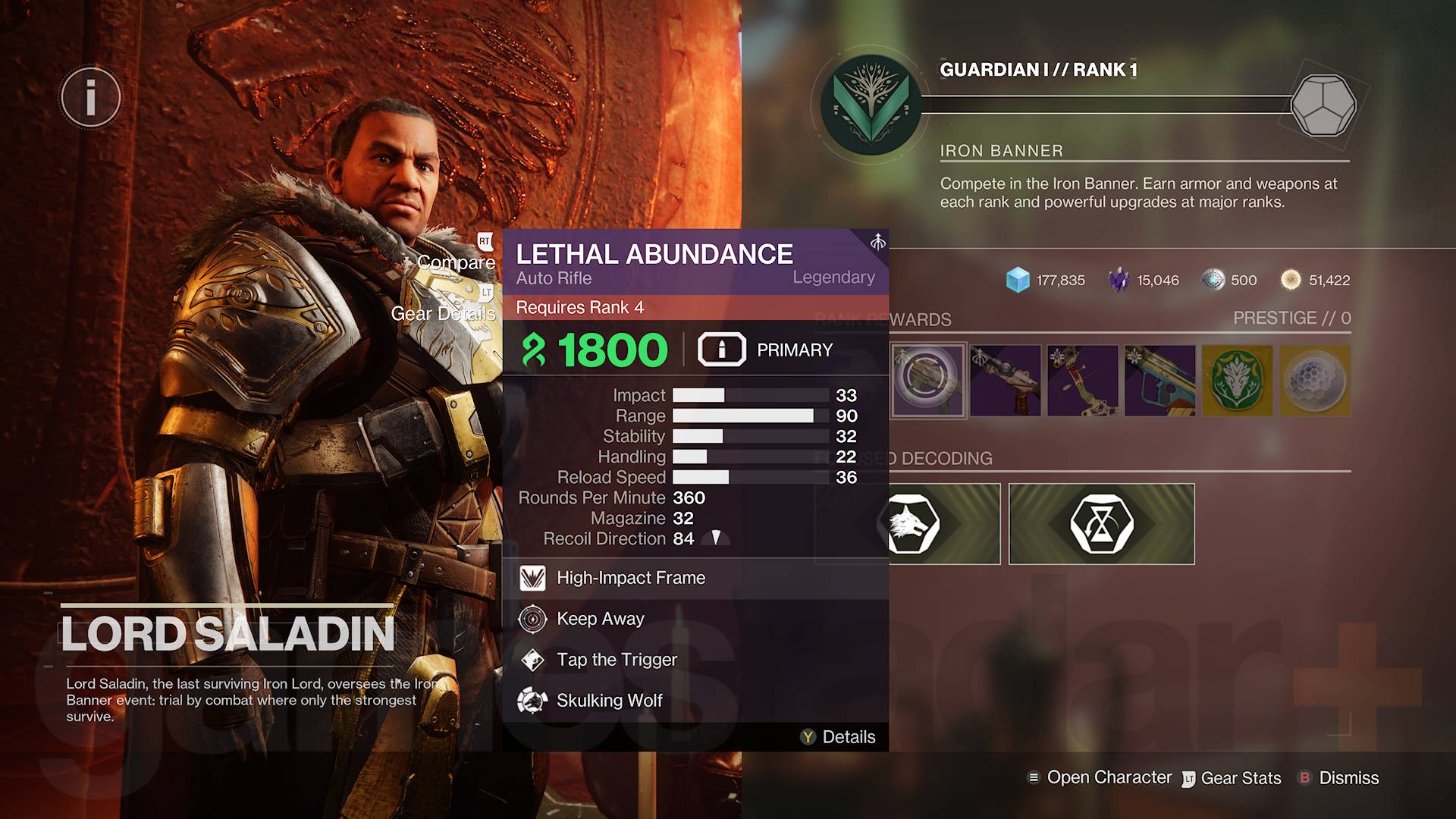
Task: Click the High-Impact Frame intrinsic icon
Action: pos(533,577)
